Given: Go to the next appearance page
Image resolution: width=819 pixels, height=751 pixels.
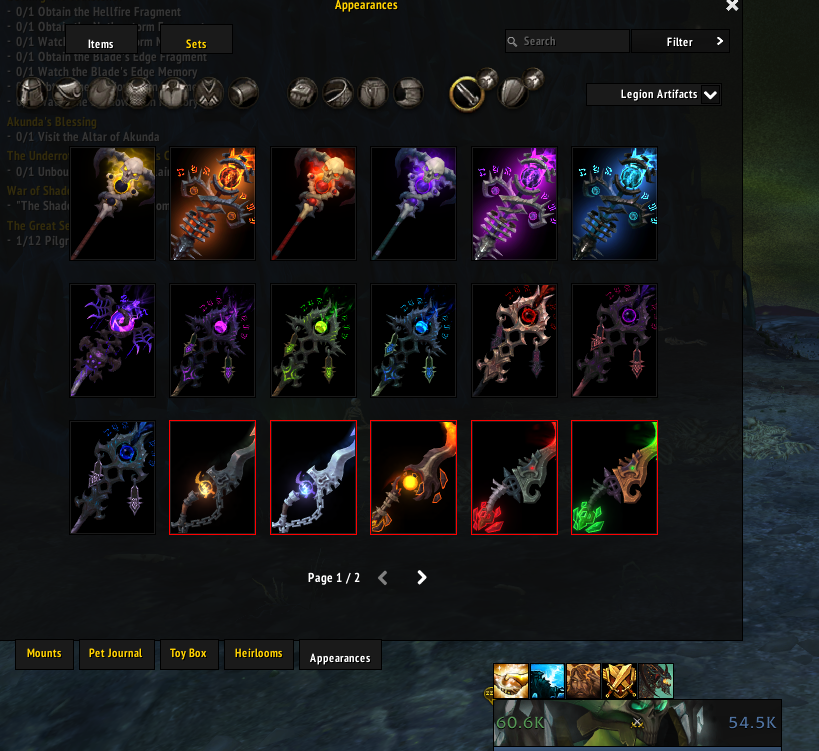Looking at the screenshot, I should (422, 577).
